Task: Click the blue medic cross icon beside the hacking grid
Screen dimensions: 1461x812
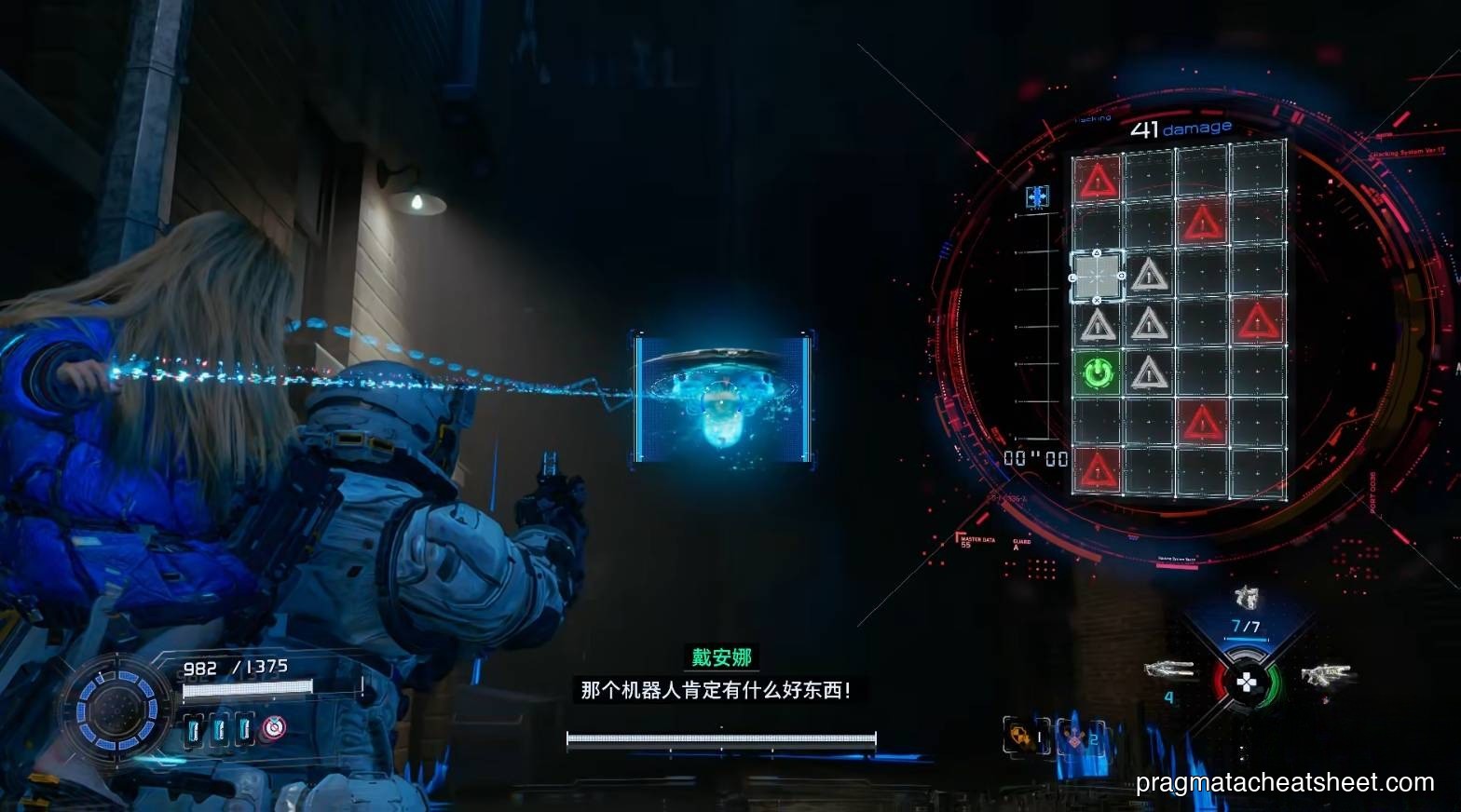Action: (1036, 196)
